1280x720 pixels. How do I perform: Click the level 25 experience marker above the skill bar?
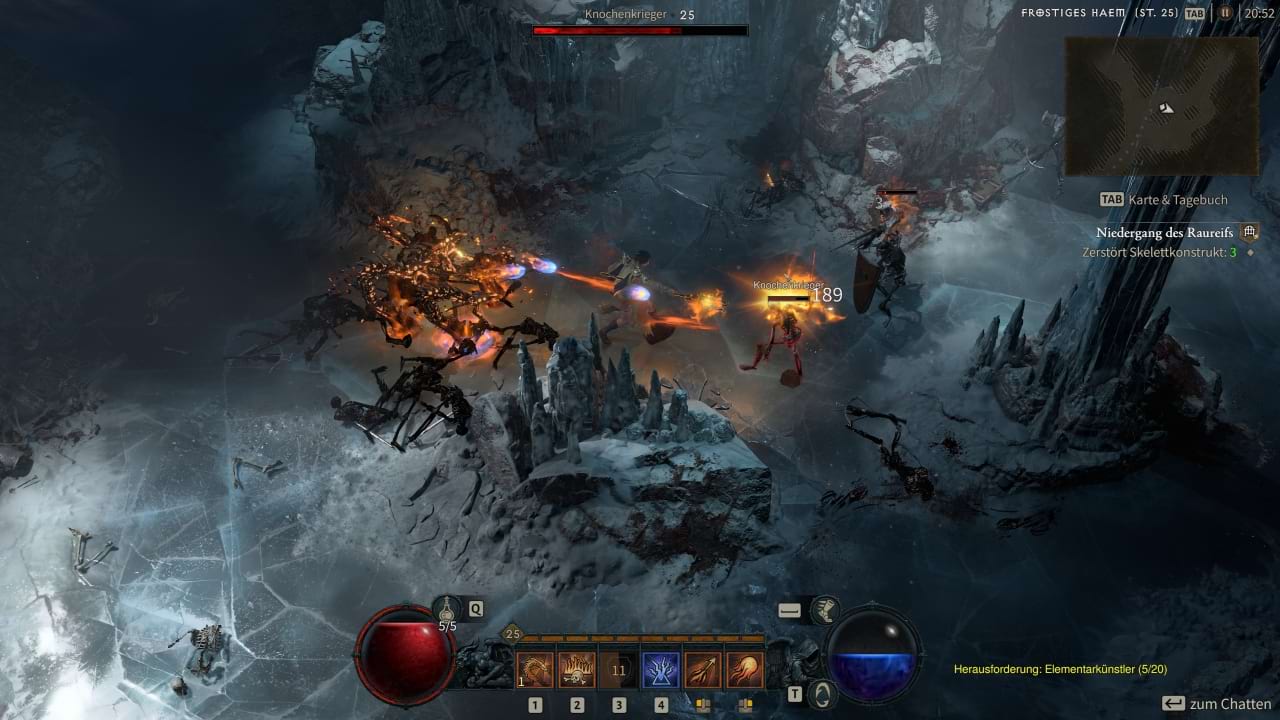[512, 634]
